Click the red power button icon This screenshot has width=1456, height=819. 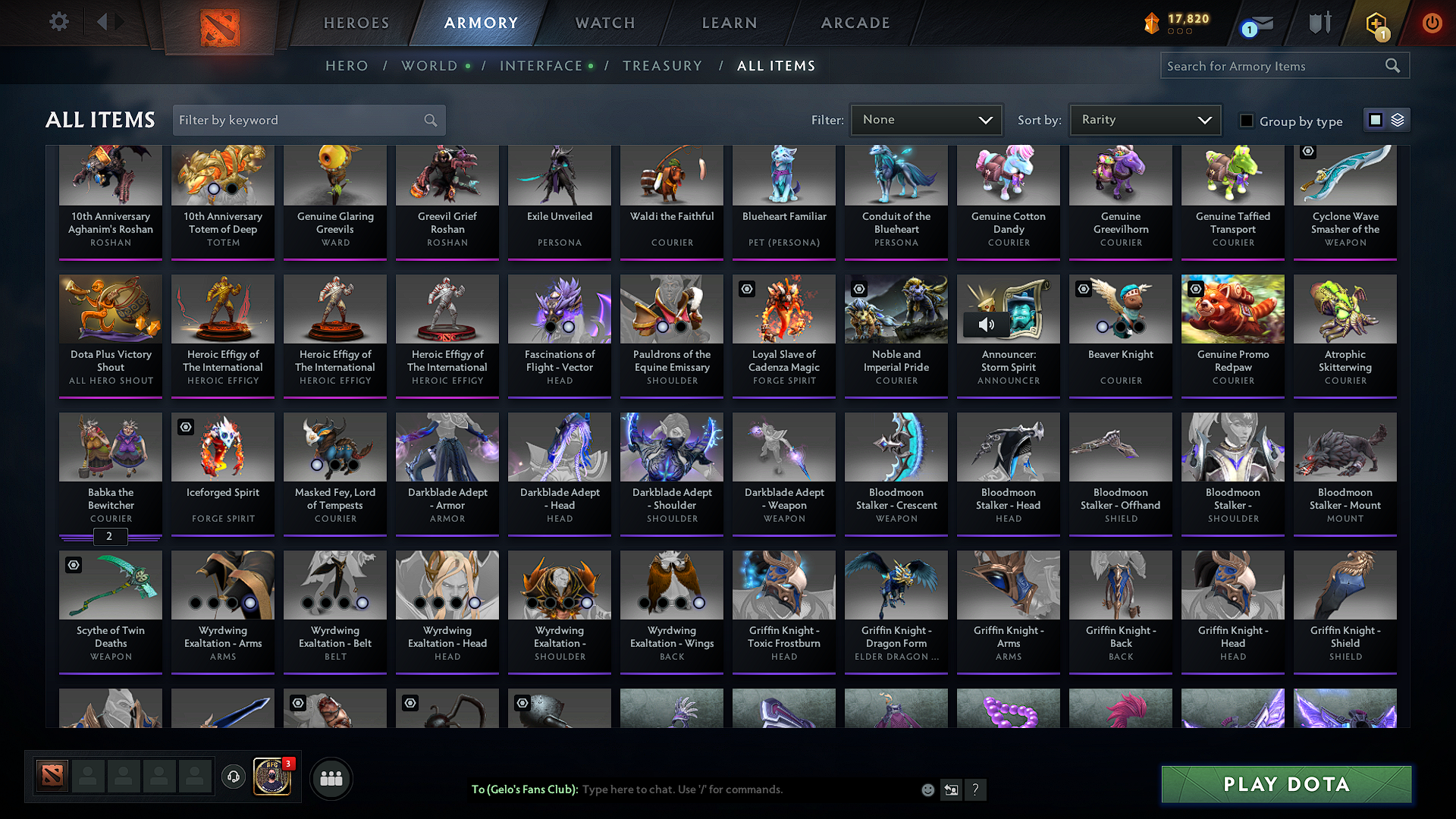coord(1432,23)
